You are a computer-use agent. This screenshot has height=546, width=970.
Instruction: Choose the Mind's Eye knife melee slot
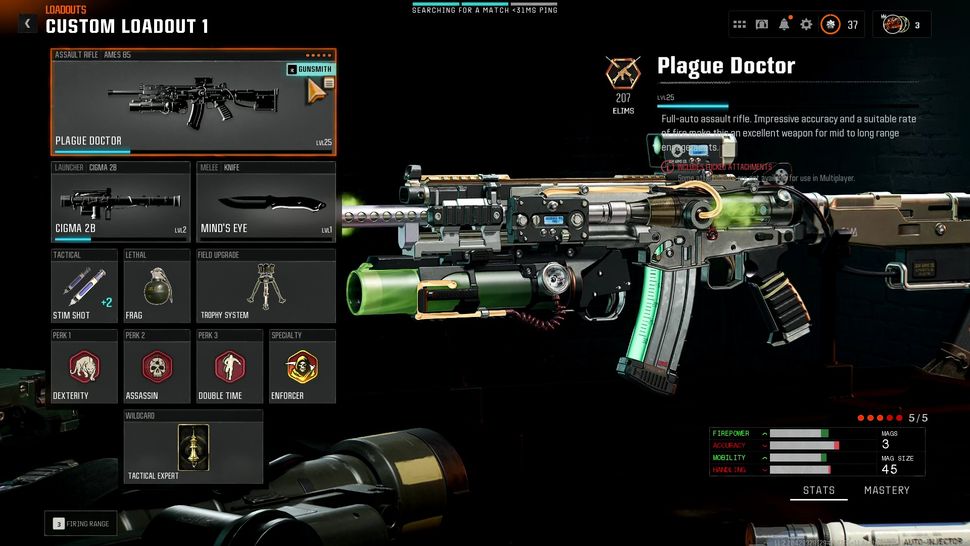pos(265,202)
